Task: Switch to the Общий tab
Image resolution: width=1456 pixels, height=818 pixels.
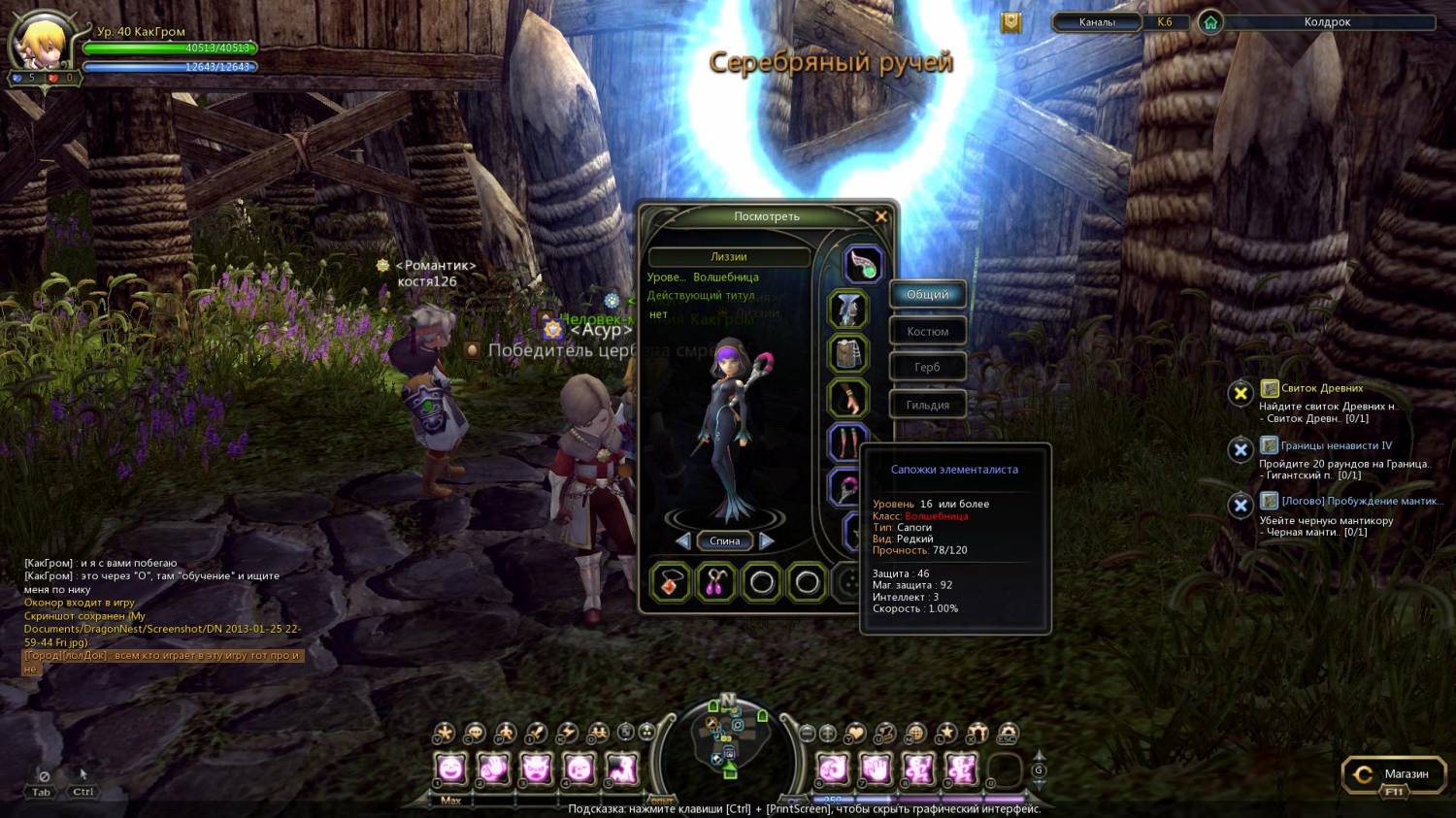Action: click(927, 294)
